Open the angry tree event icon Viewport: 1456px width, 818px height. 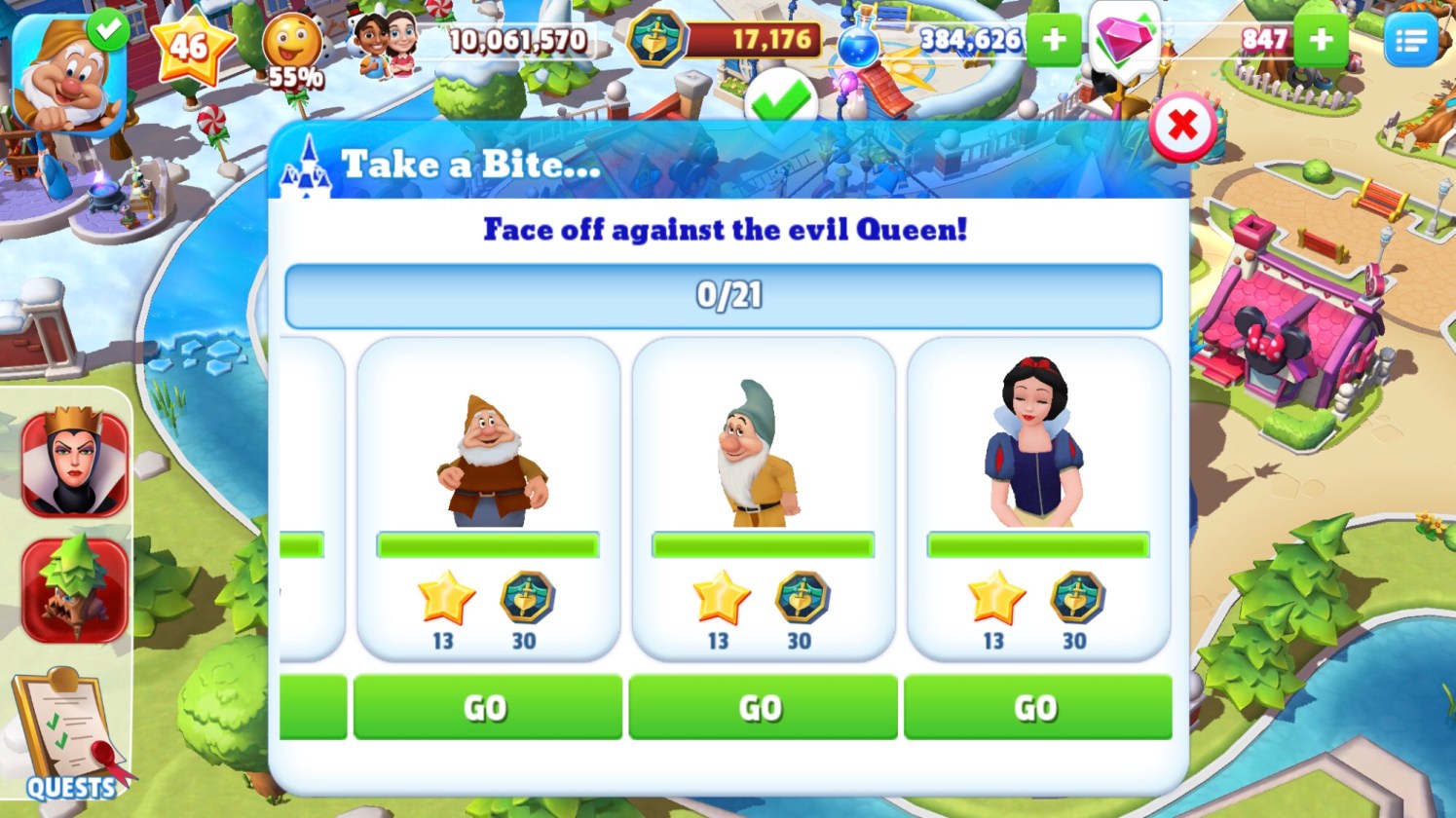click(75, 589)
